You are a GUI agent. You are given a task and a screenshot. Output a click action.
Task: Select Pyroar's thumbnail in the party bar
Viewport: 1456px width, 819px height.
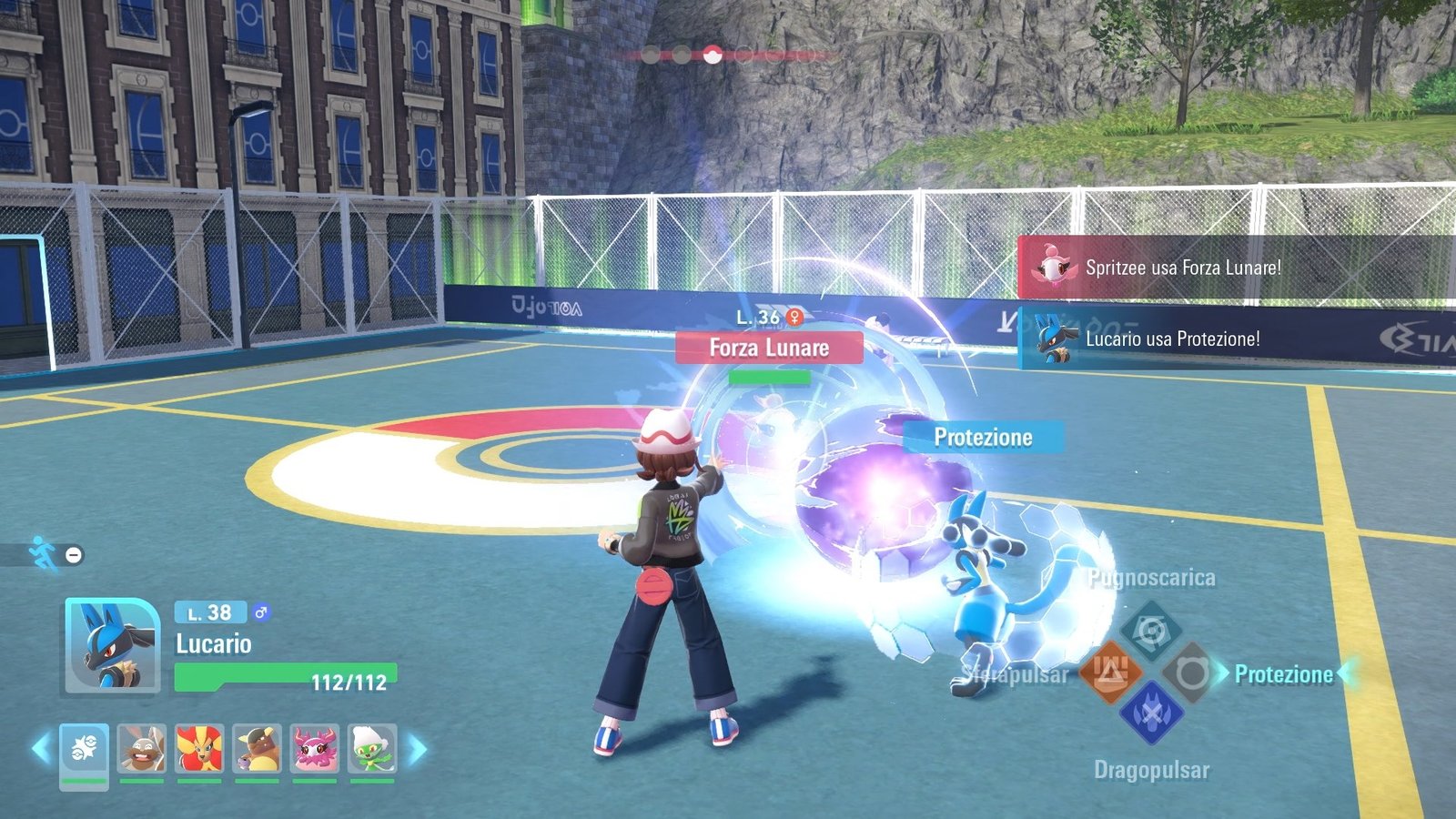point(198,749)
